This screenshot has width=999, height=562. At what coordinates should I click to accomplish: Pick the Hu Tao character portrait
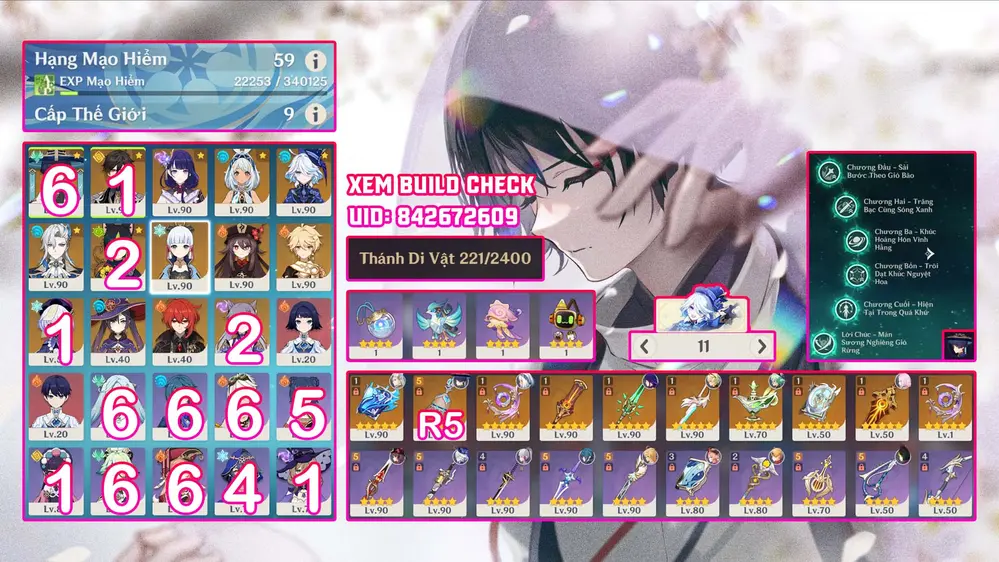pyautogui.click(x=241, y=257)
